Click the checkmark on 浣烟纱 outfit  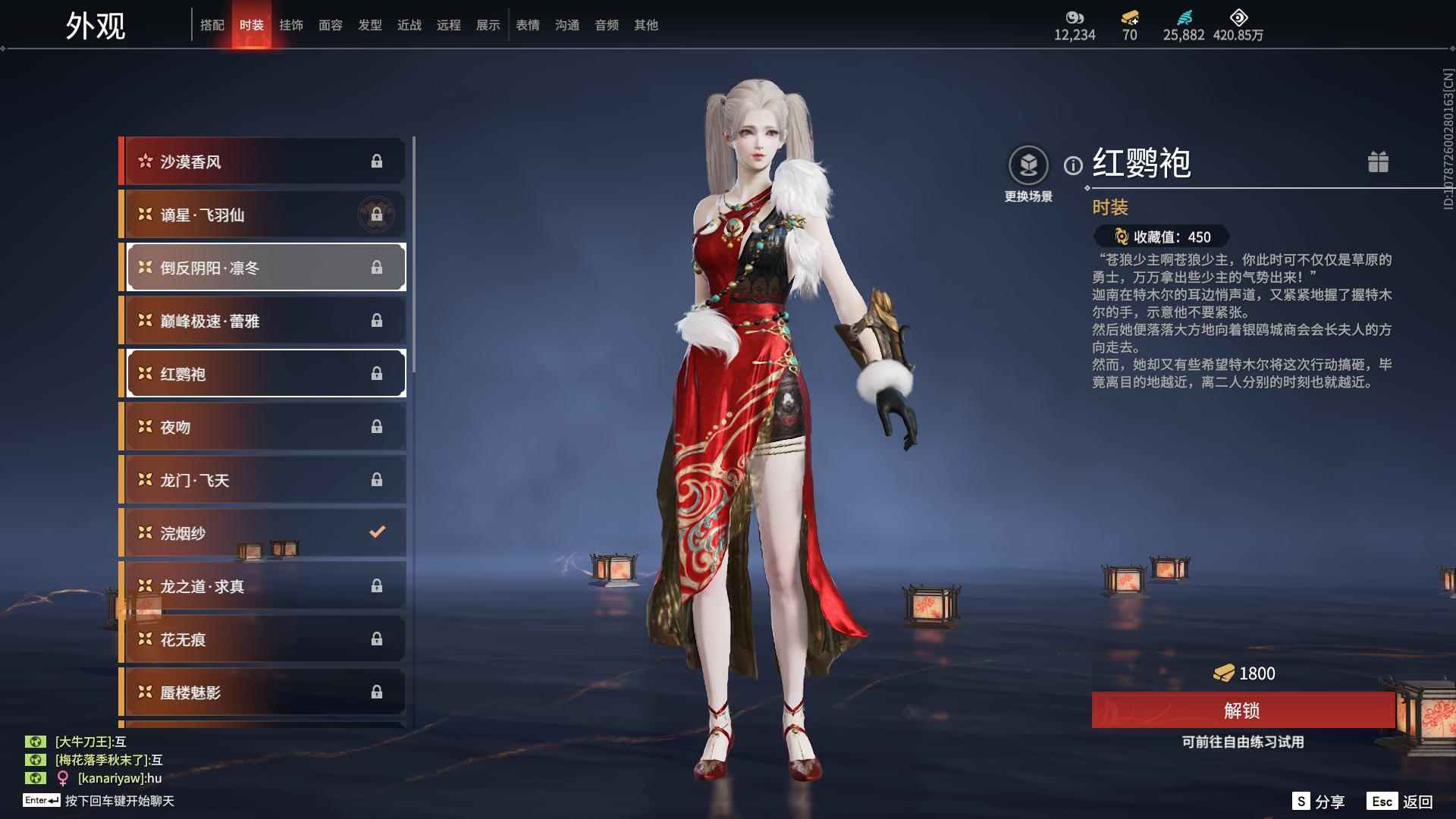[x=377, y=532]
